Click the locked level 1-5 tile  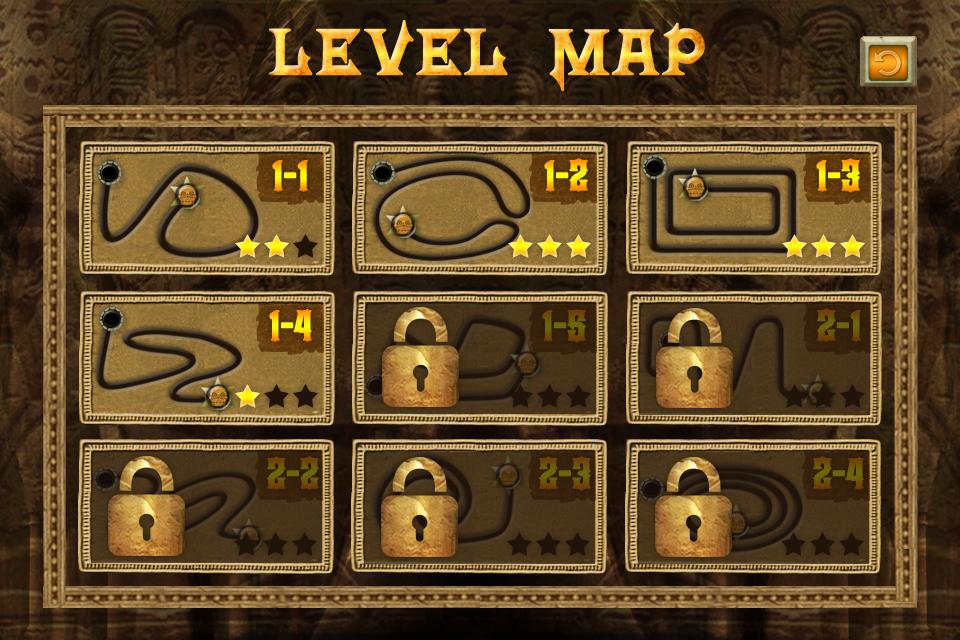pyautogui.click(x=479, y=357)
